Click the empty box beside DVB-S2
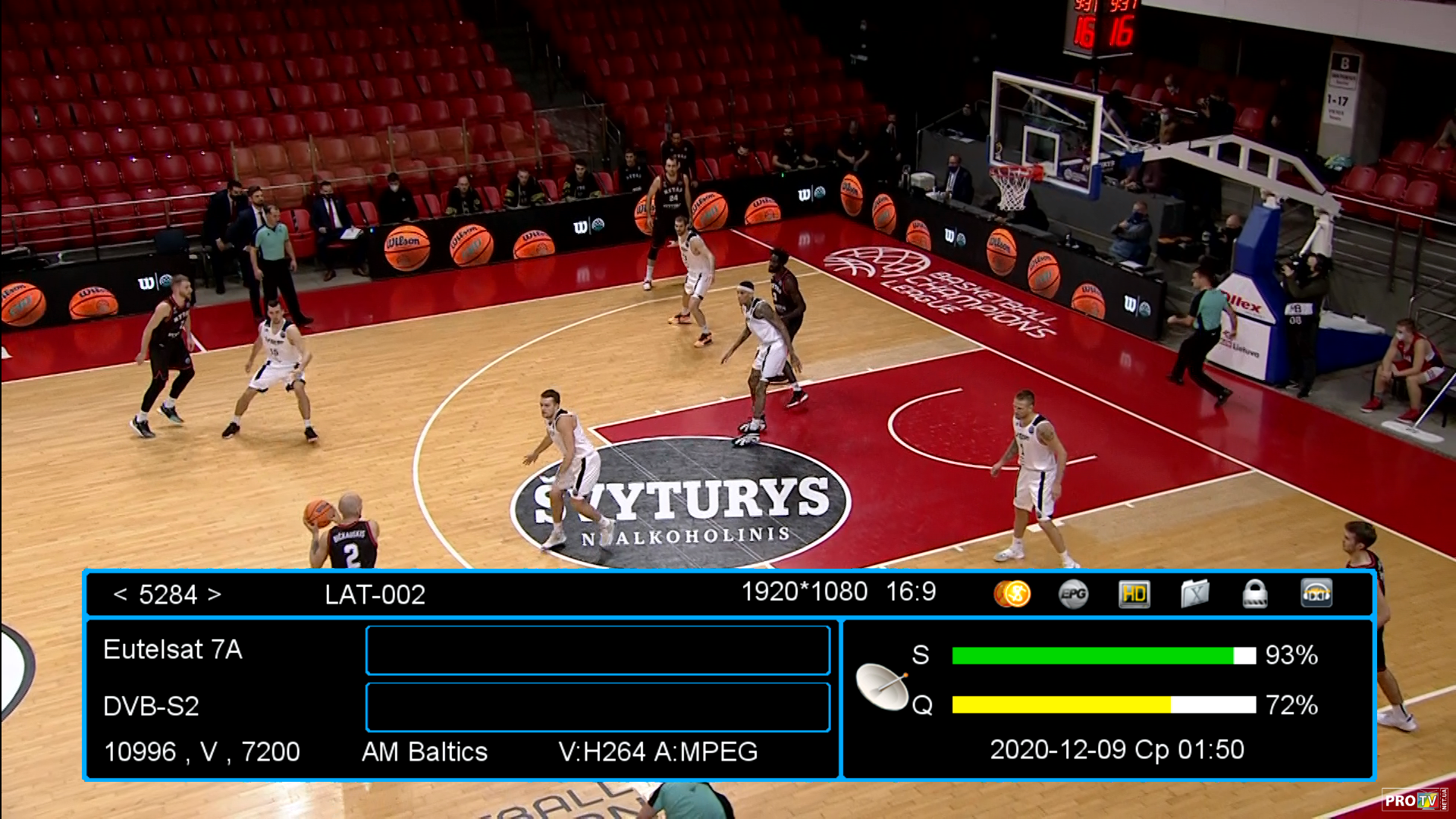This screenshot has height=819, width=1456. point(598,707)
